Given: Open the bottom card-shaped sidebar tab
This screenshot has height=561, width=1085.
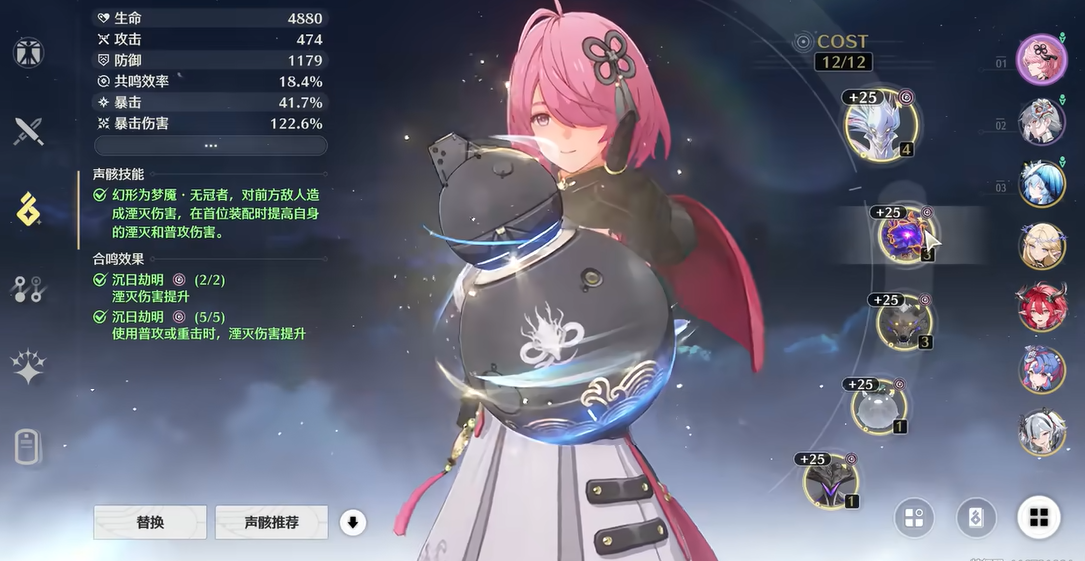Looking at the screenshot, I should pos(28,447).
